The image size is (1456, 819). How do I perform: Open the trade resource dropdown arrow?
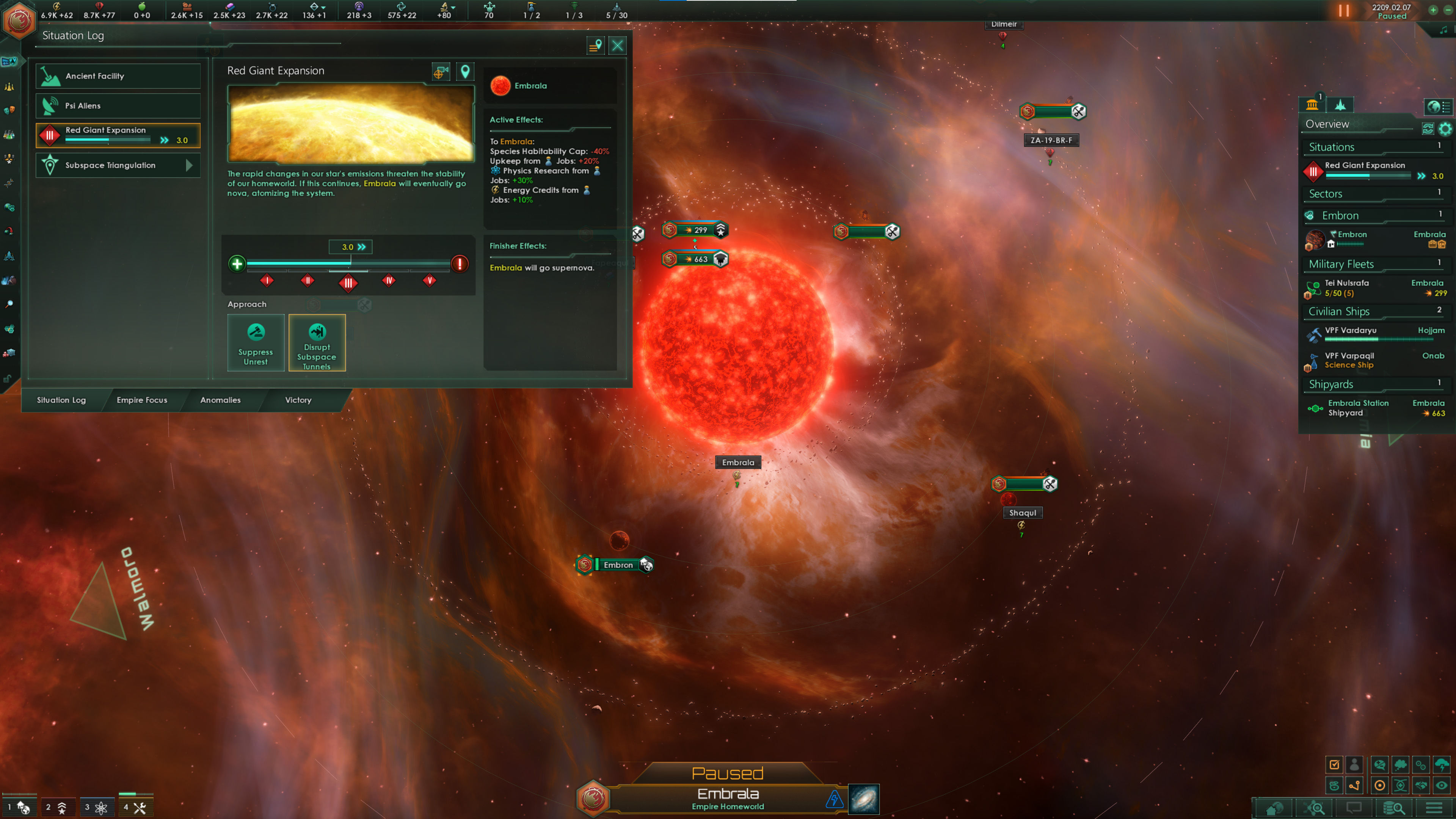point(323,7)
